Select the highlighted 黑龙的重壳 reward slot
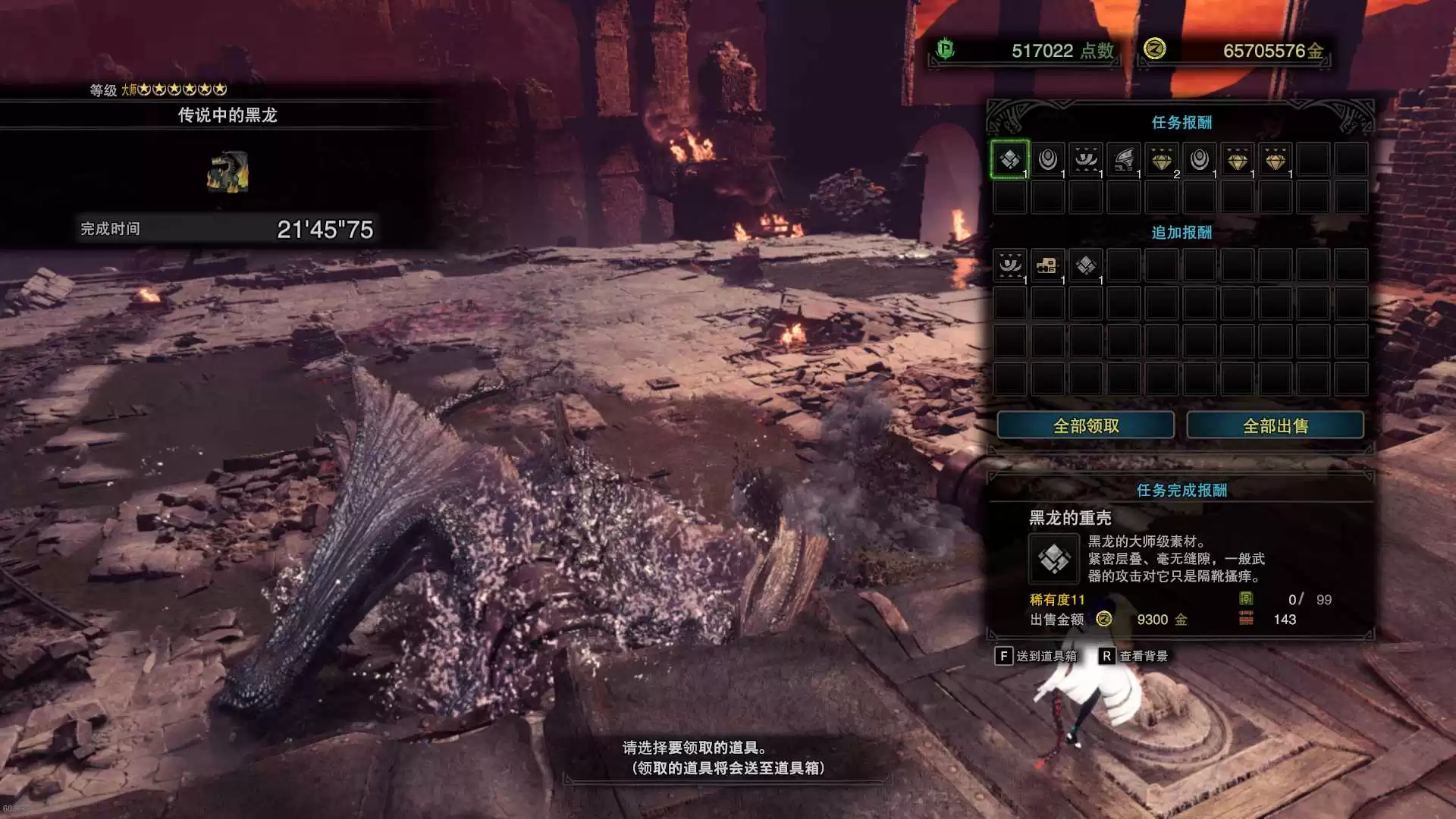This screenshot has width=1456, height=819. click(1009, 159)
